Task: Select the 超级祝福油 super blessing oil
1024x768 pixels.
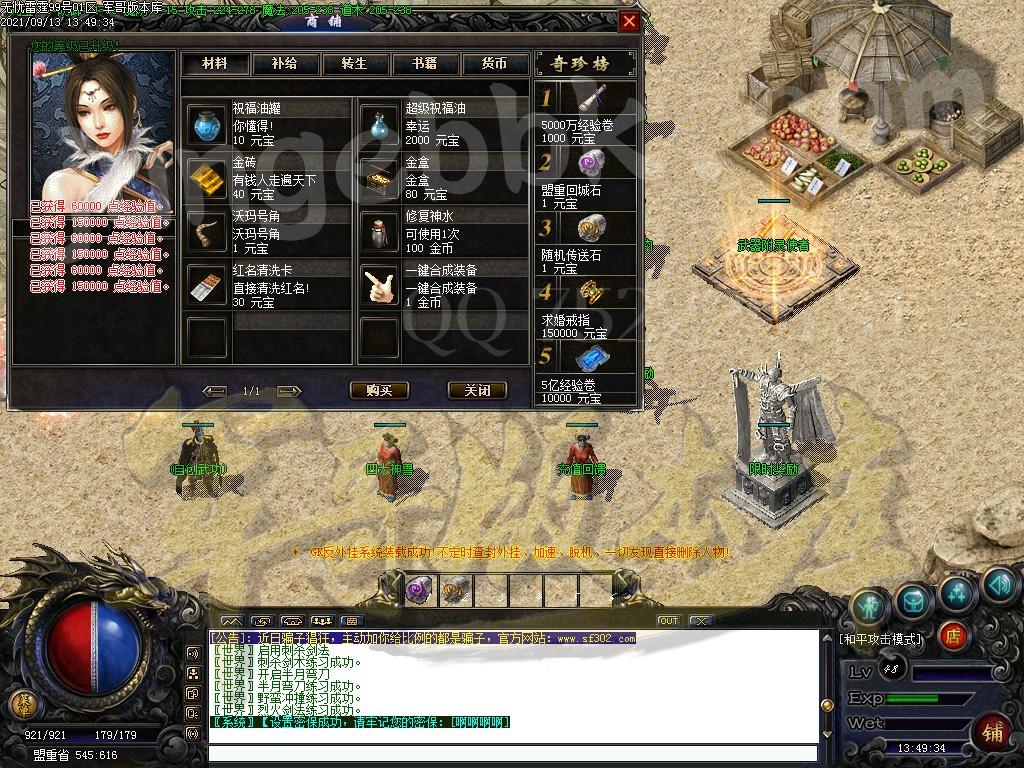Action: click(380, 125)
